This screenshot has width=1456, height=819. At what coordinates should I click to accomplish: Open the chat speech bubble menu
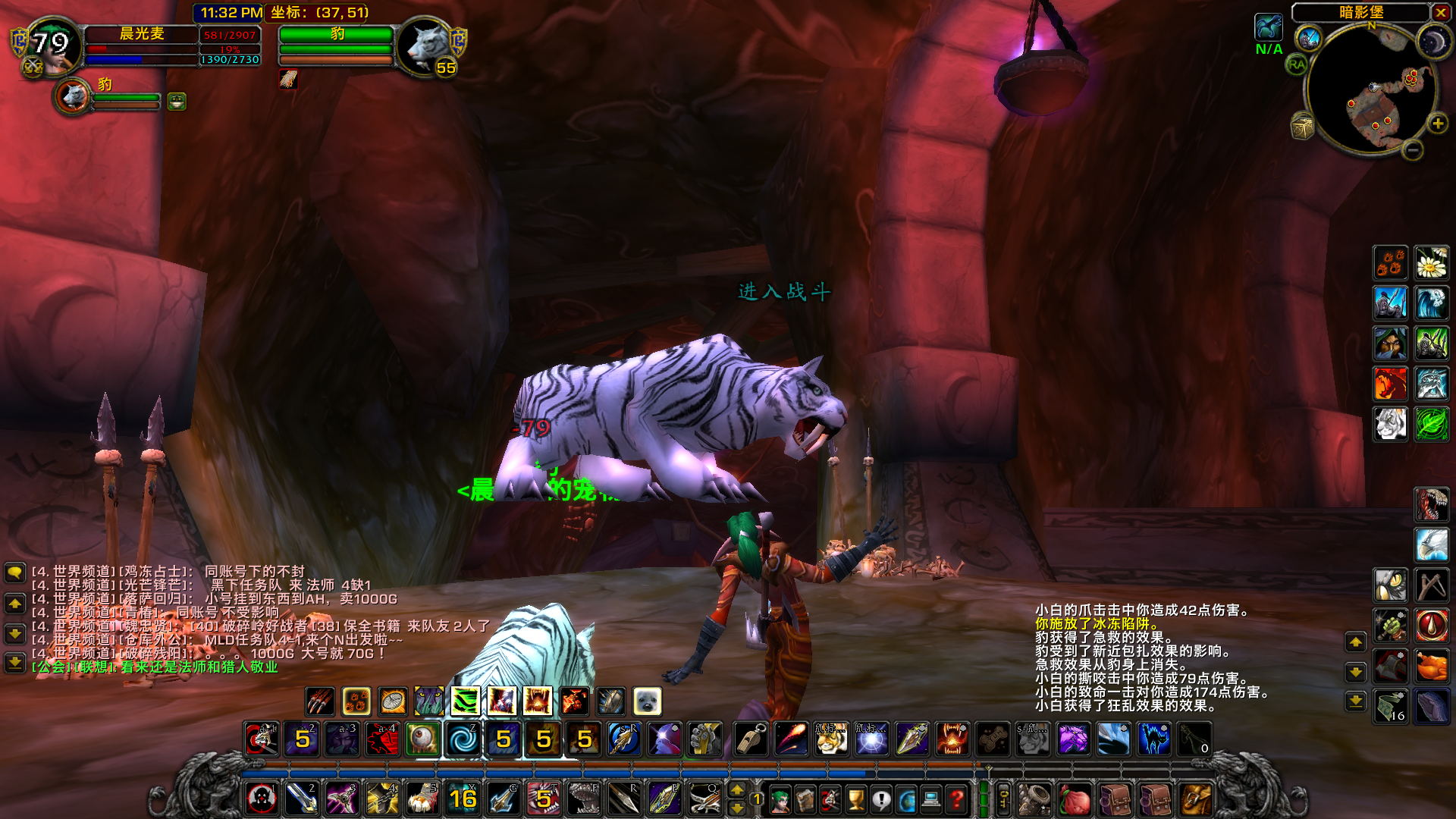click(14, 573)
